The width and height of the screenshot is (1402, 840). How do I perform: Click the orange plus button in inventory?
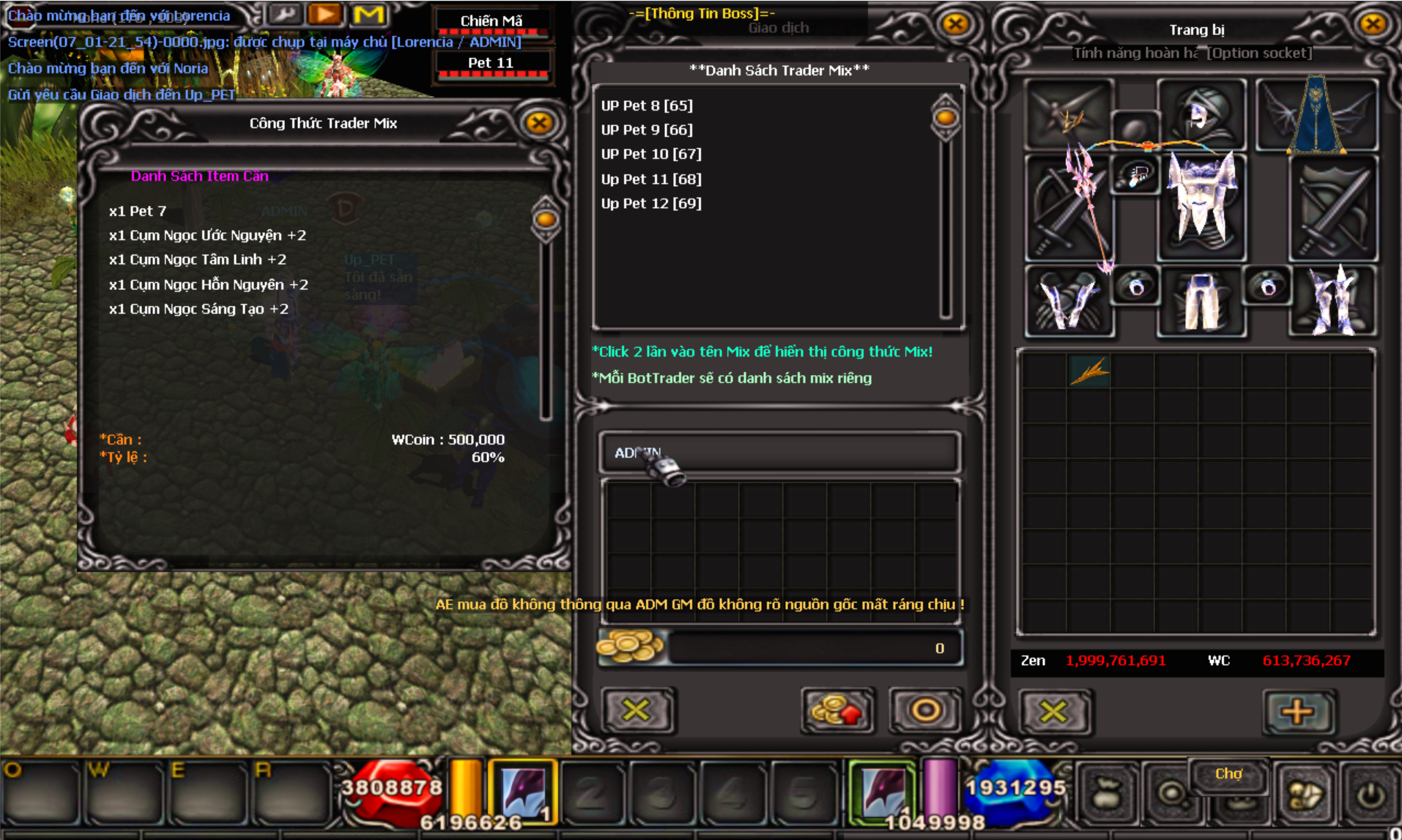1297,711
